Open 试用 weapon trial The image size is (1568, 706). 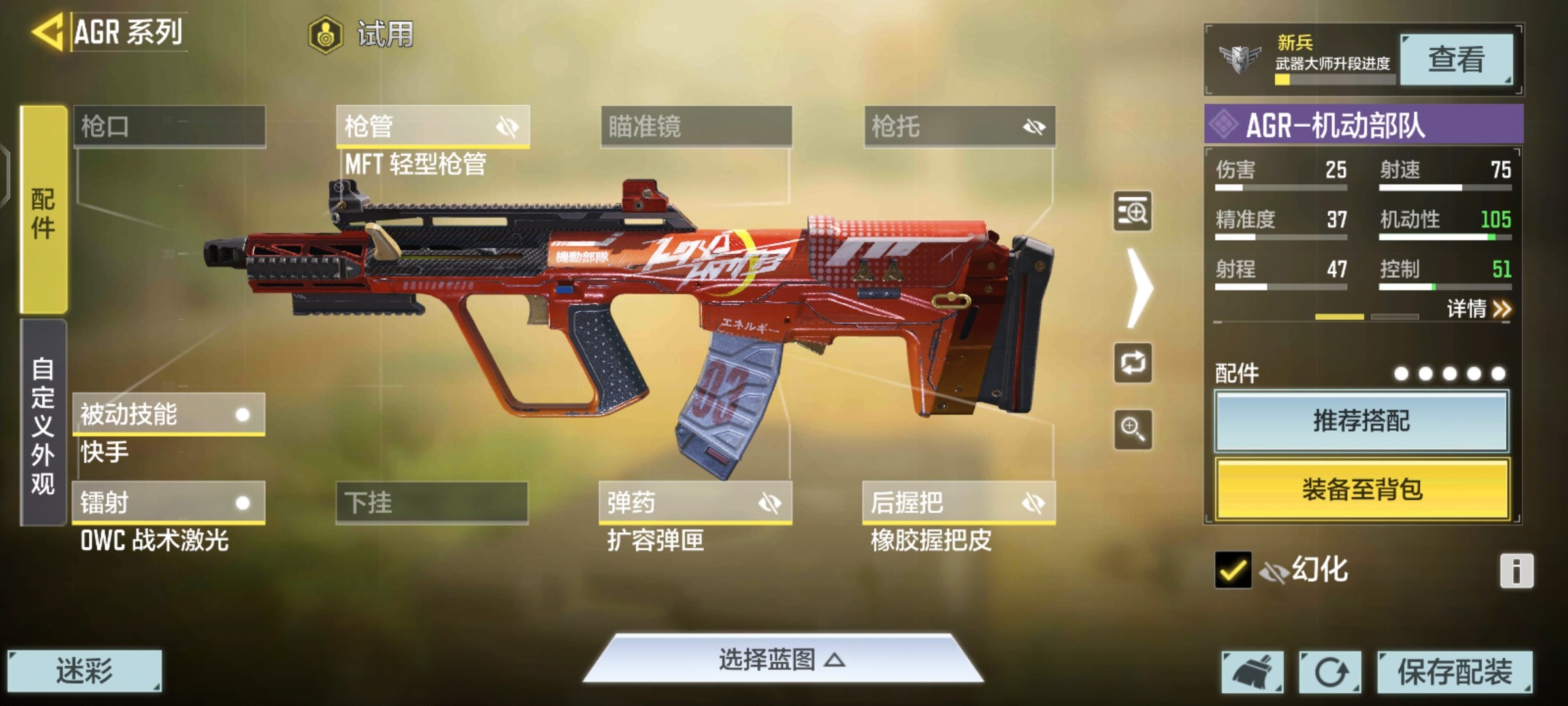pyautogui.click(x=361, y=34)
